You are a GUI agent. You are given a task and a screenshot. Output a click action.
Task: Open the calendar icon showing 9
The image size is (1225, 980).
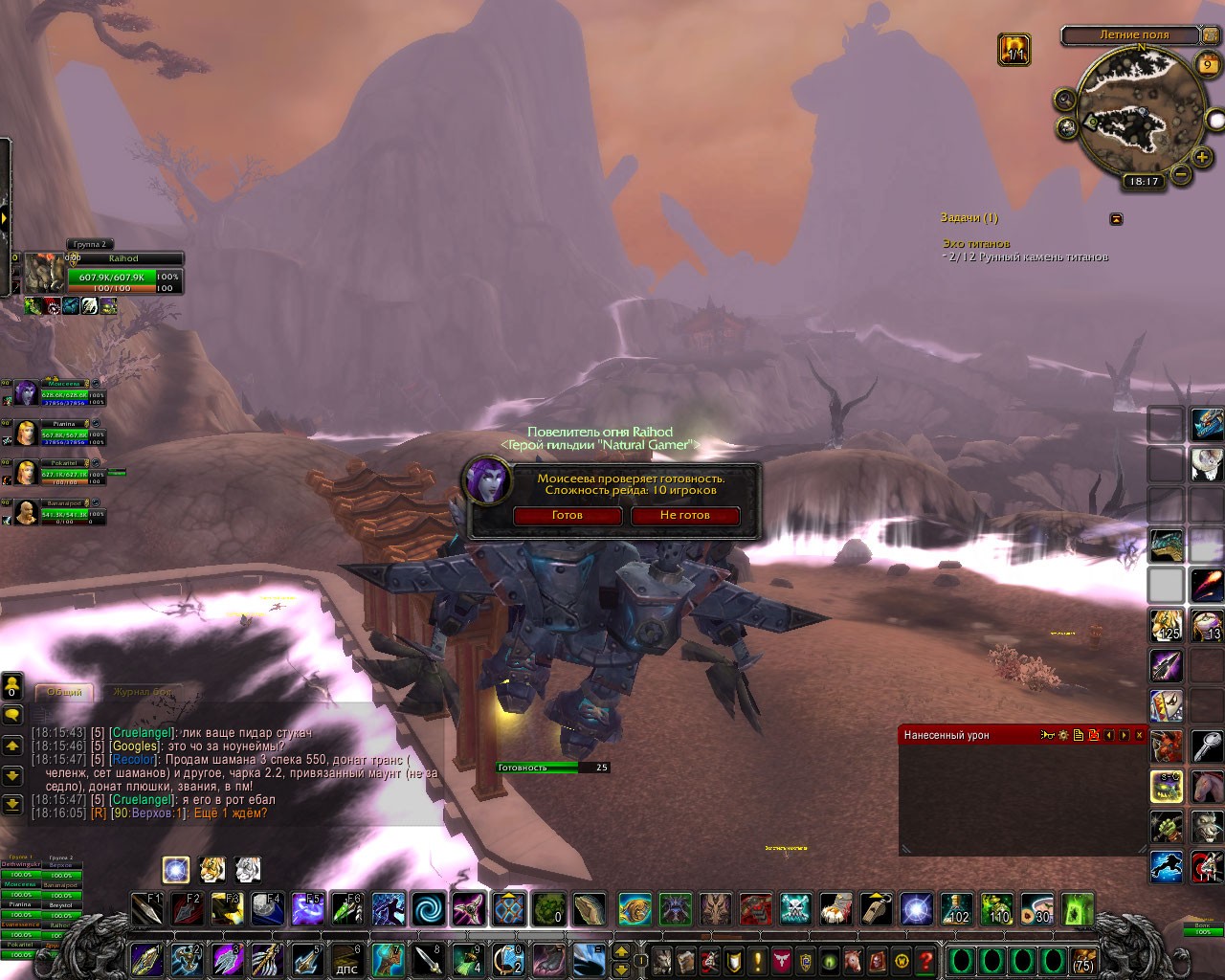tap(1207, 65)
